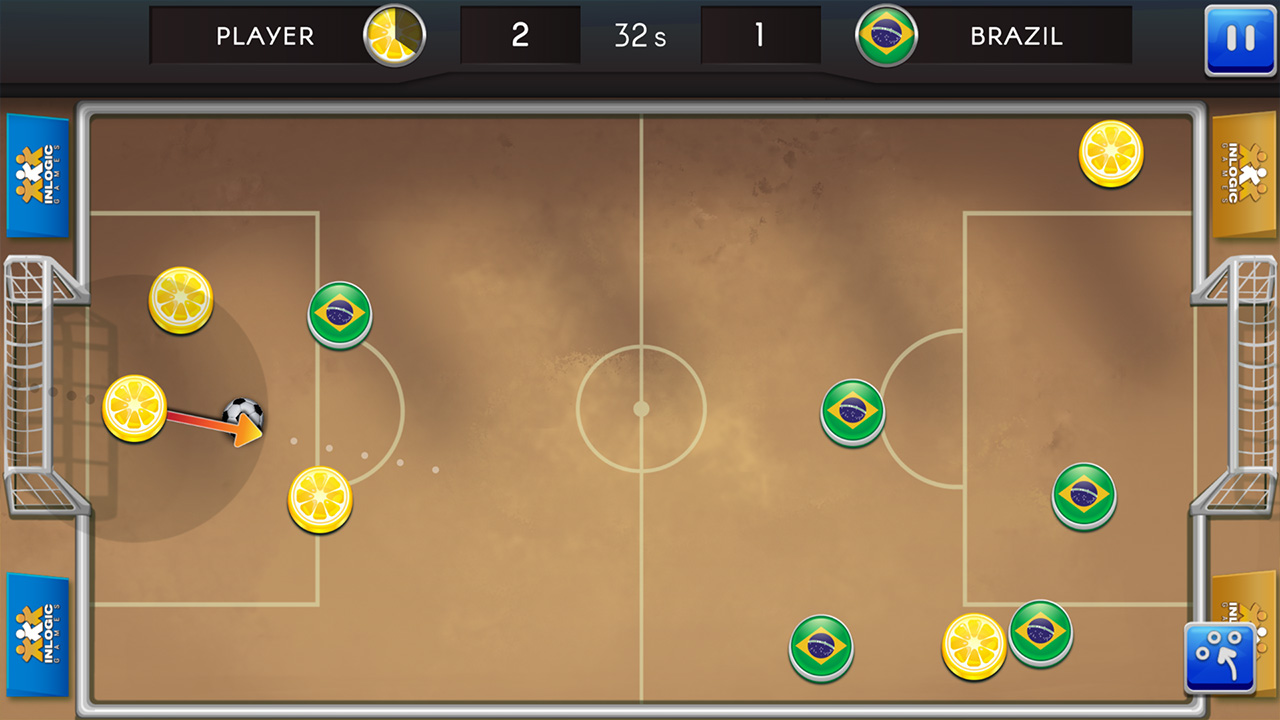Select the Brazil cap inside the right penalty box
This screenshot has height=720, width=1280.
1083,494
